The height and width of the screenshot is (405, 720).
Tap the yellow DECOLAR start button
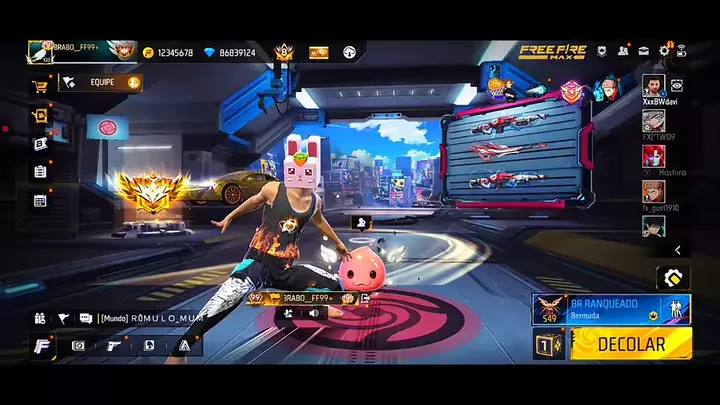(630, 344)
